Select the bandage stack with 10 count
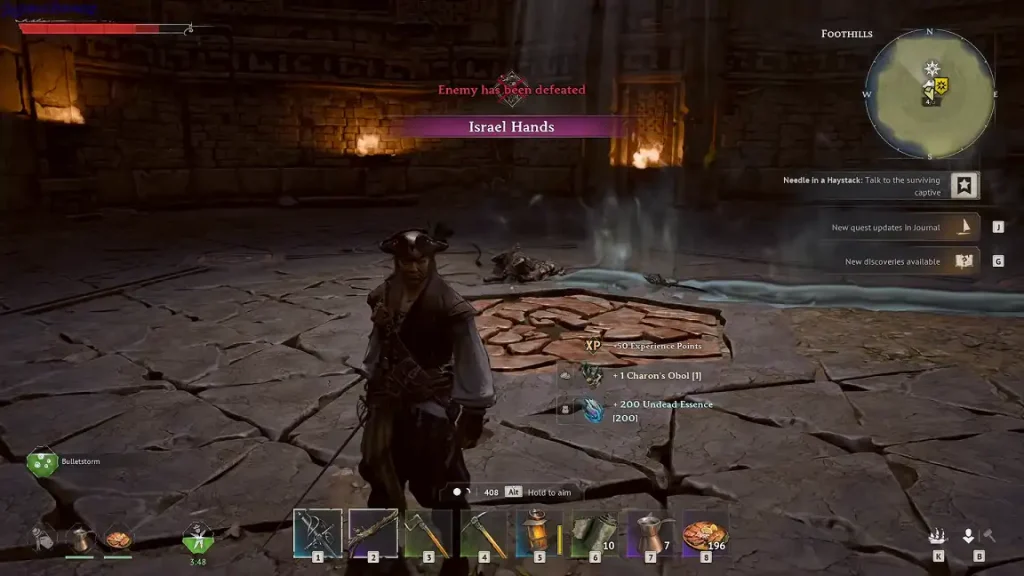This screenshot has width=1024, height=576. 594,532
